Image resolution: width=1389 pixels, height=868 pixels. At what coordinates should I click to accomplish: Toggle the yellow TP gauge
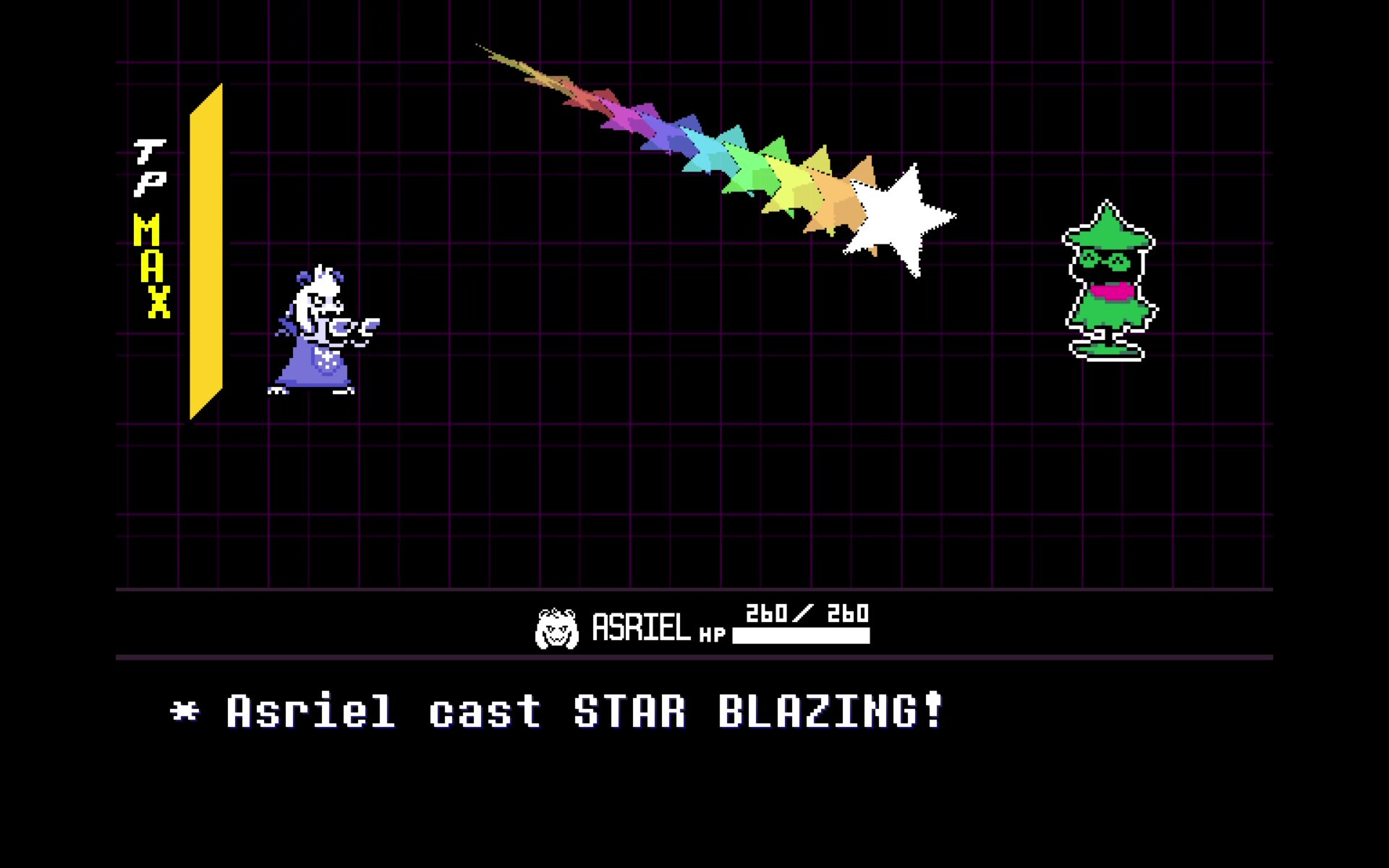click(206, 253)
